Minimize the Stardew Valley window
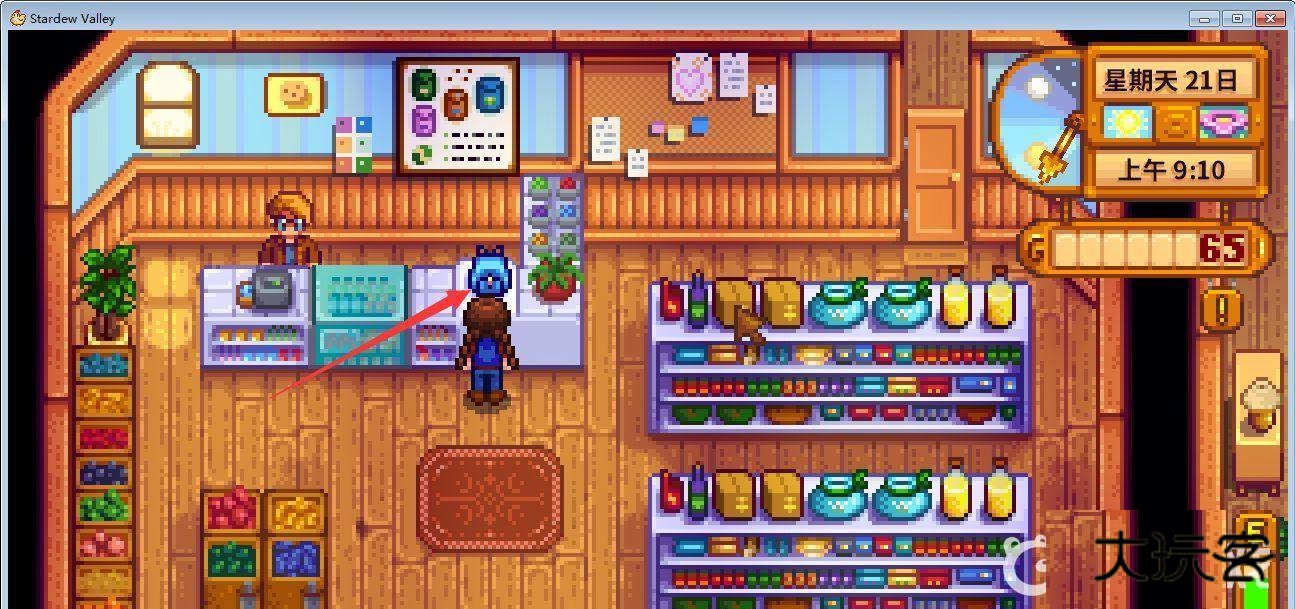The image size is (1295, 609). point(1206,18)
